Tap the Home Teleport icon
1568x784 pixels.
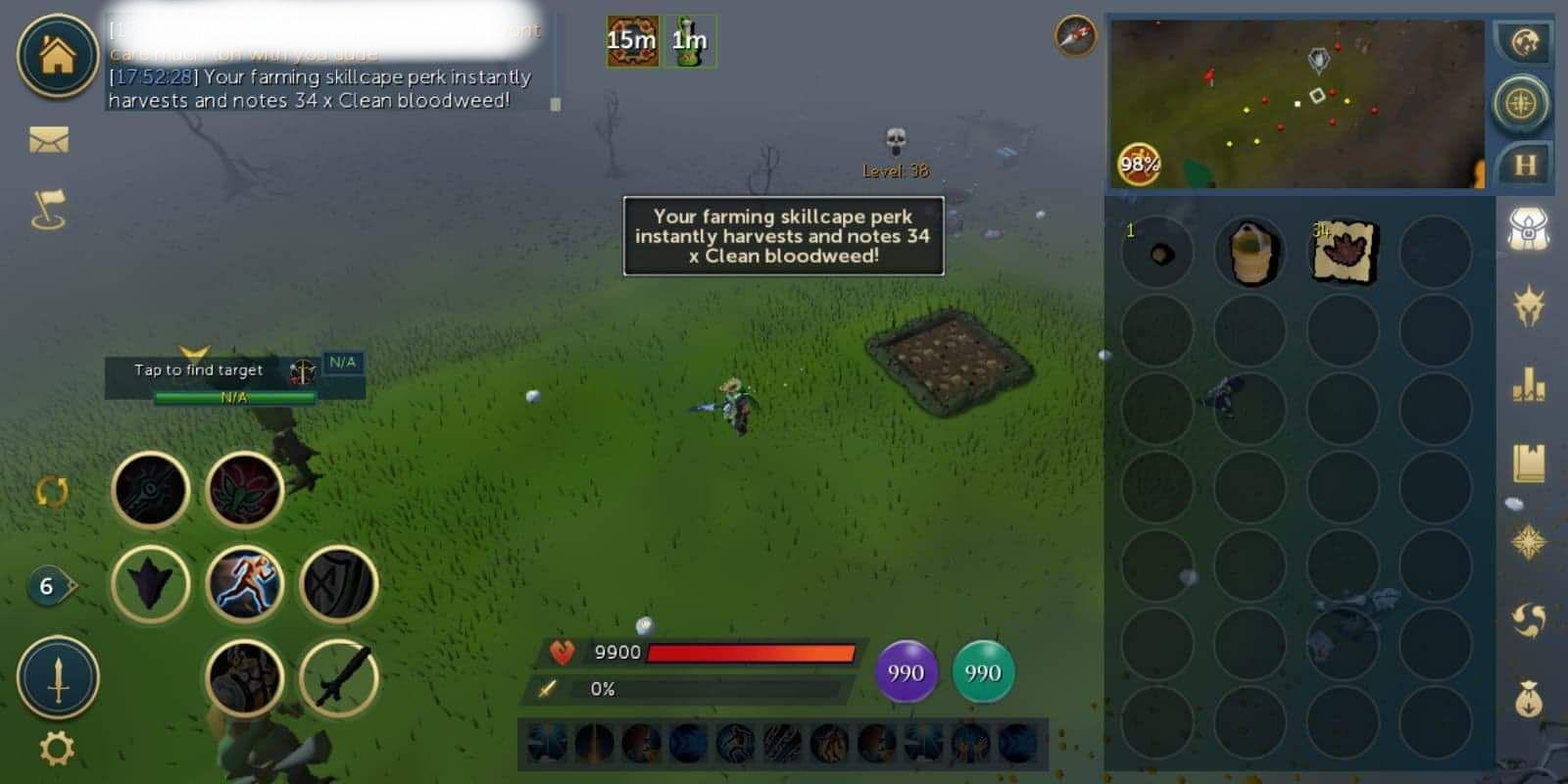point(56,56)
